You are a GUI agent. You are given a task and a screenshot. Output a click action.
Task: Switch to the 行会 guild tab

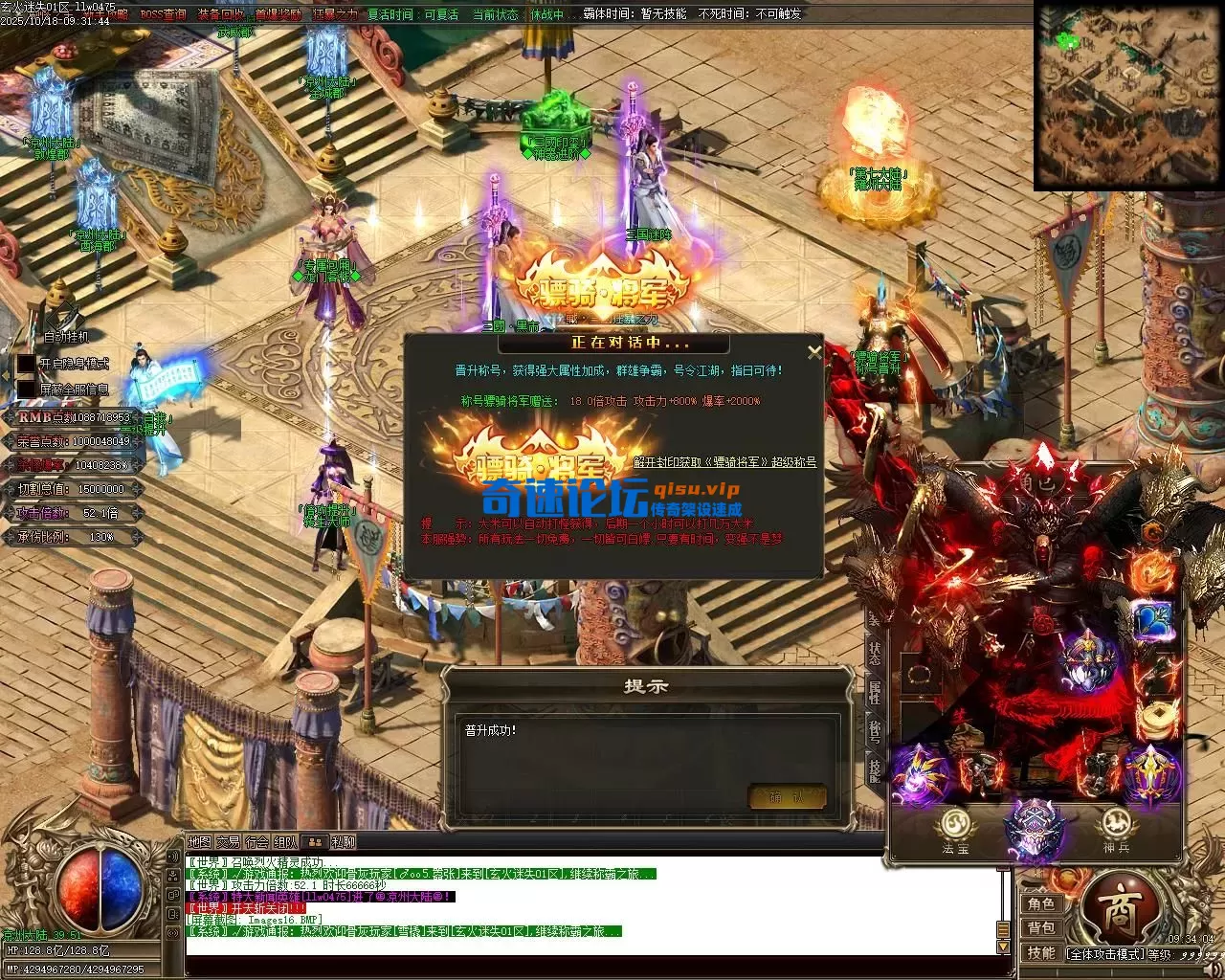(256, 842)
